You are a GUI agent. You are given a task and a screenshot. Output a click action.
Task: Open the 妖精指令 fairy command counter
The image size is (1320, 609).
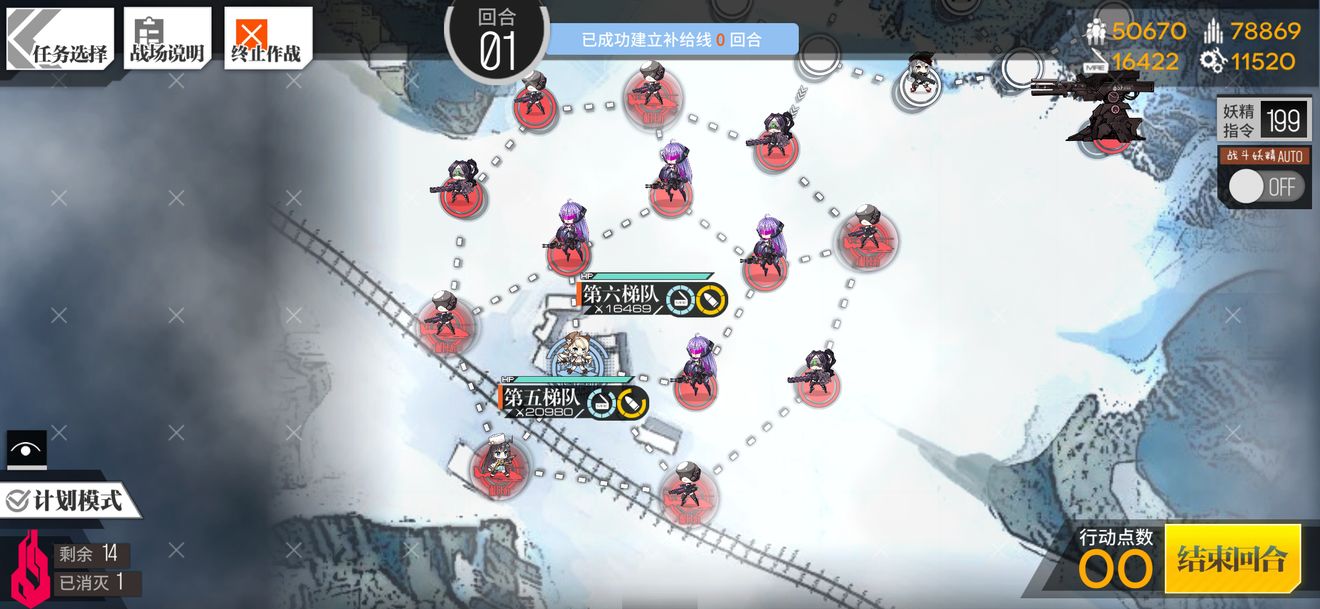coord(1264,121)
